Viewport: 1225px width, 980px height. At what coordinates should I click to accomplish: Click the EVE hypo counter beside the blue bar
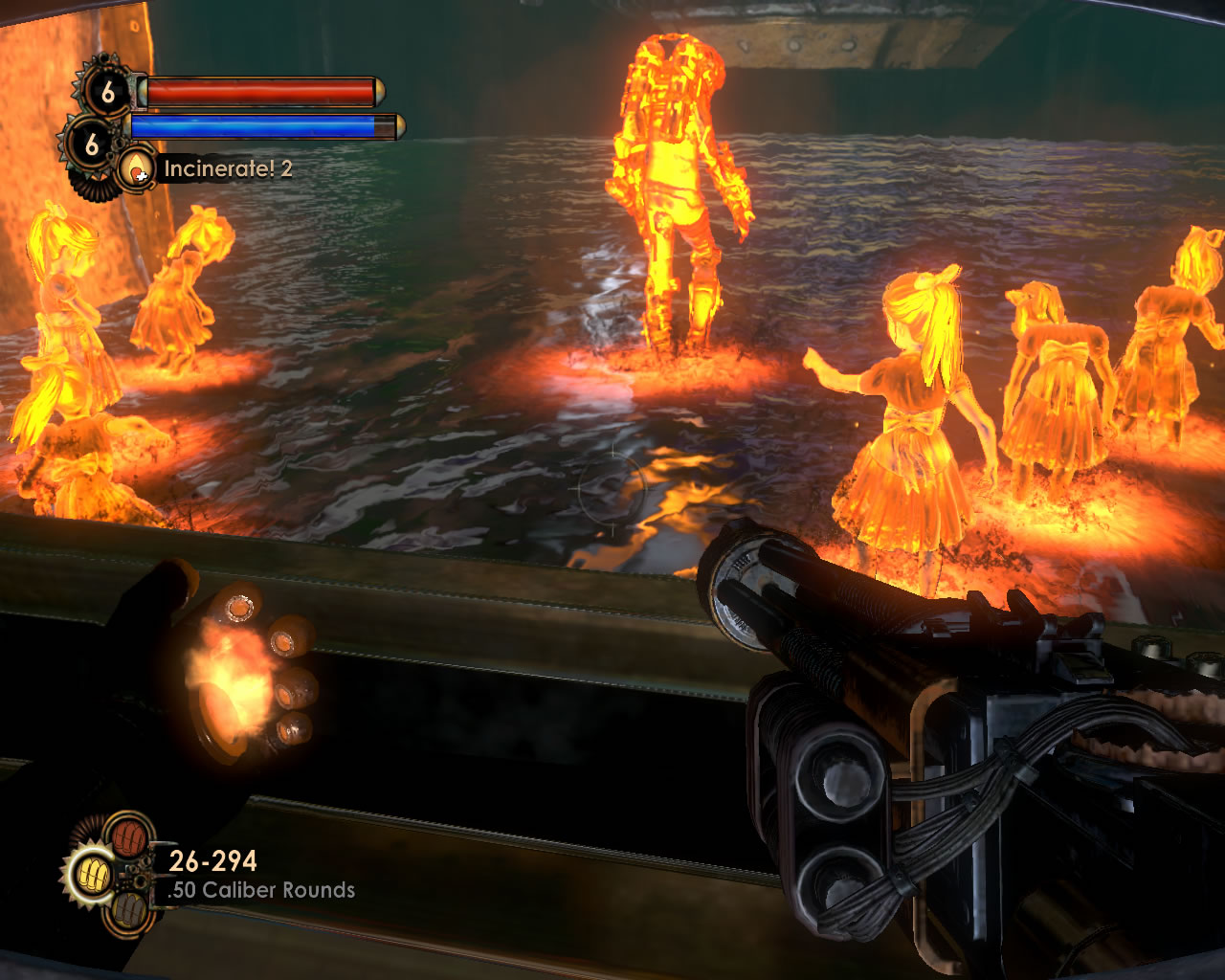[91, 144]
